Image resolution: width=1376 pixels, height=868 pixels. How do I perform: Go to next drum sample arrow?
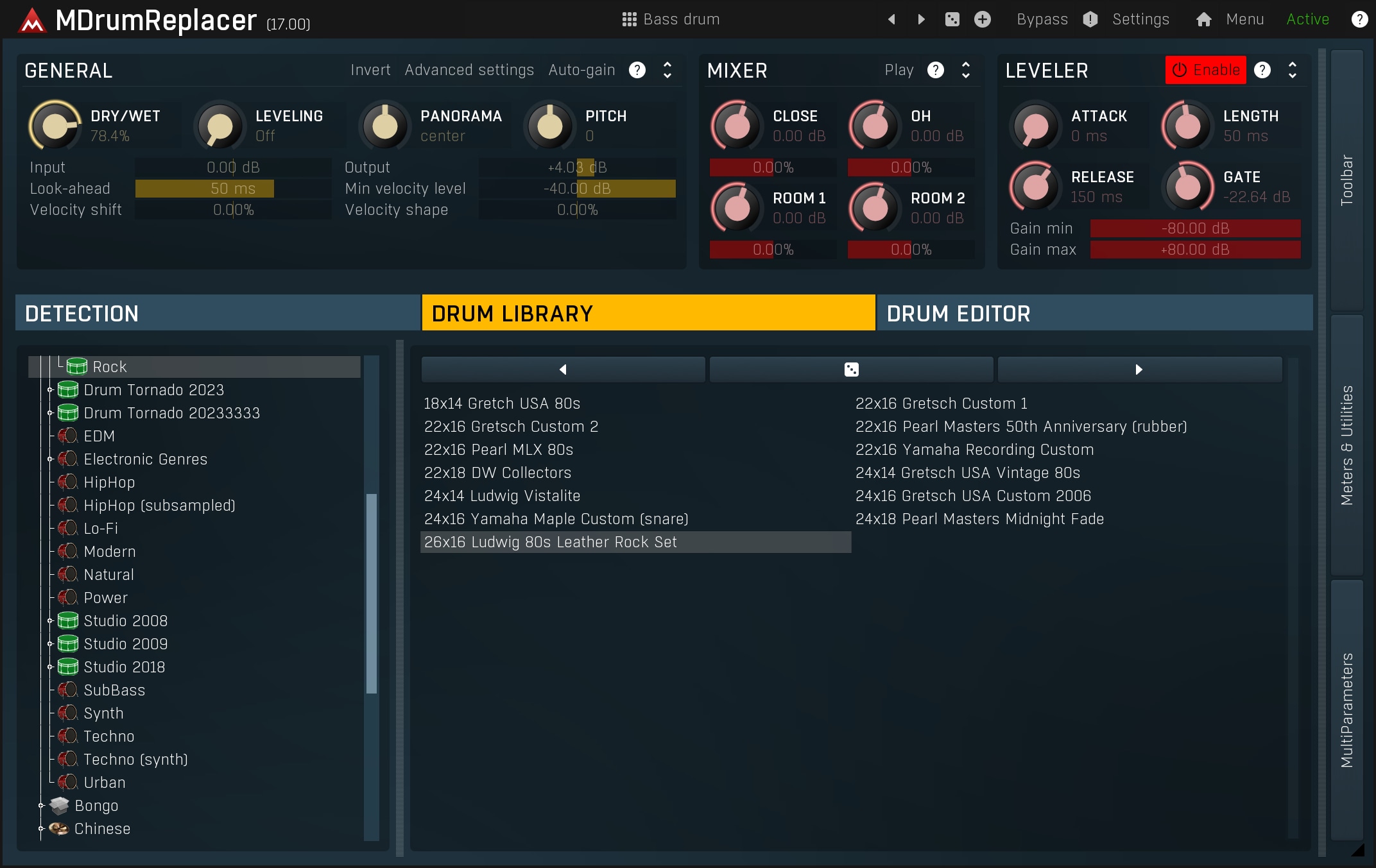coord(1139,370)
